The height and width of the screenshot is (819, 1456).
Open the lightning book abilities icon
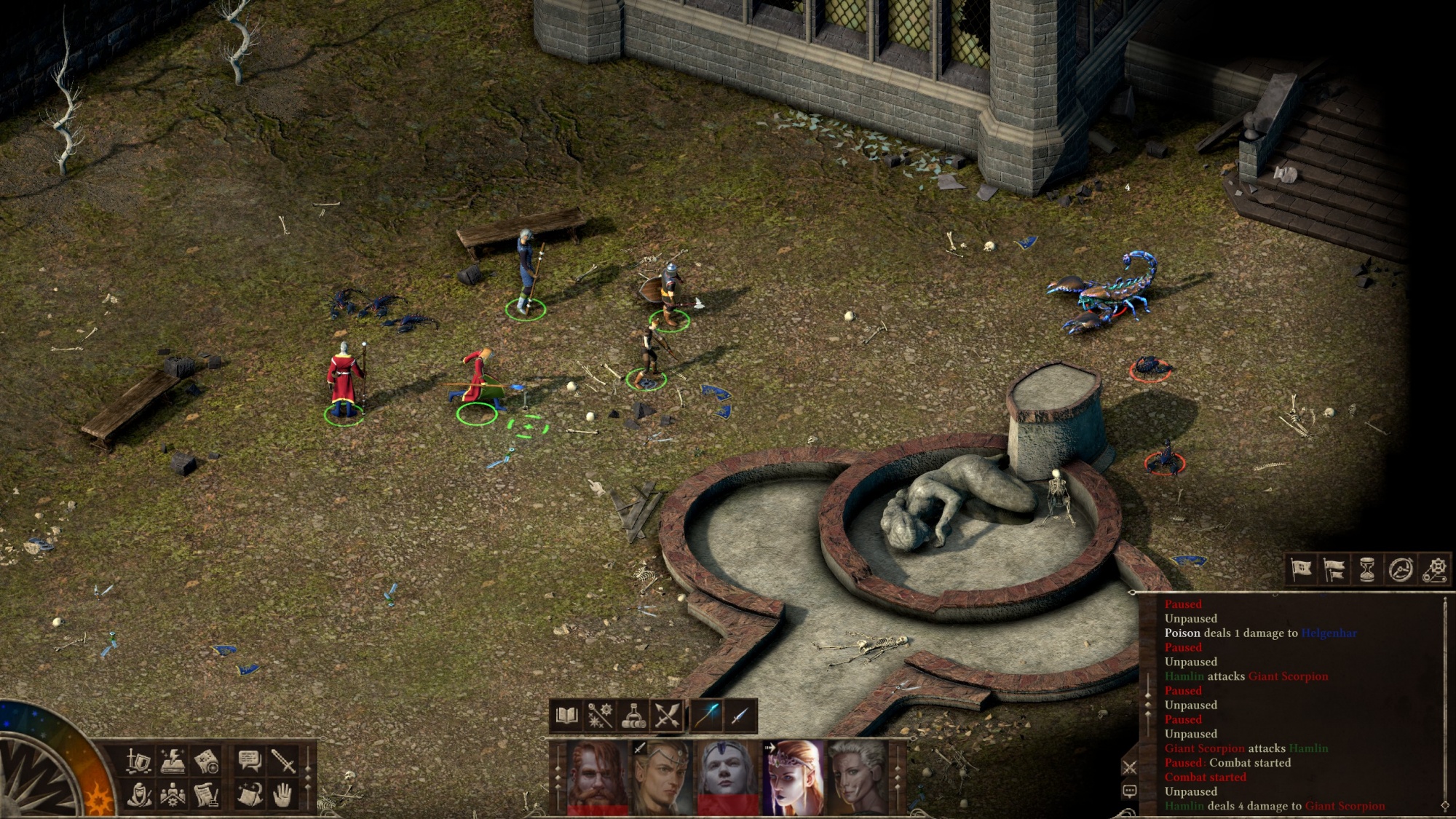point(173,761)
